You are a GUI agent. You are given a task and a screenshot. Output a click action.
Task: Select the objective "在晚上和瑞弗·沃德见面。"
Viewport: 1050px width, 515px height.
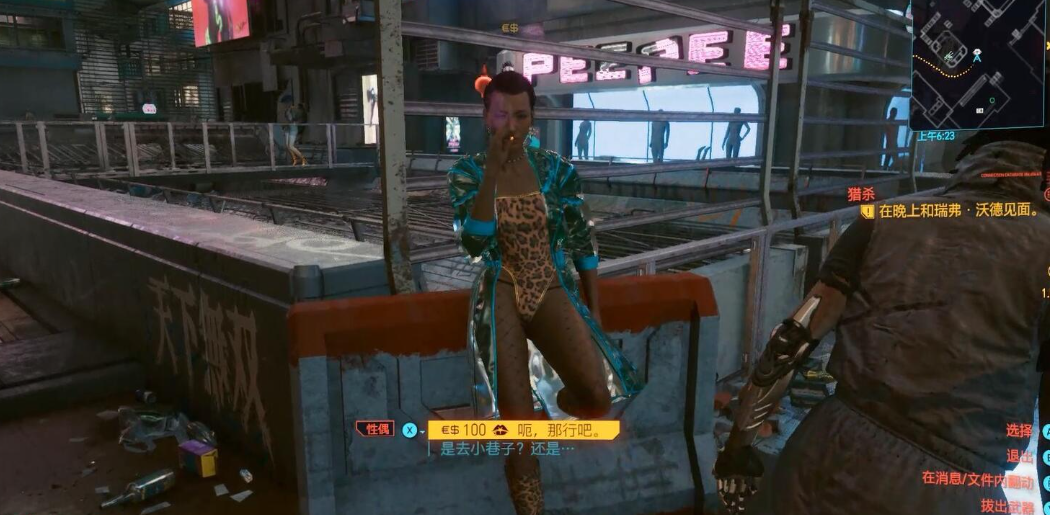(x=958, y=211)
